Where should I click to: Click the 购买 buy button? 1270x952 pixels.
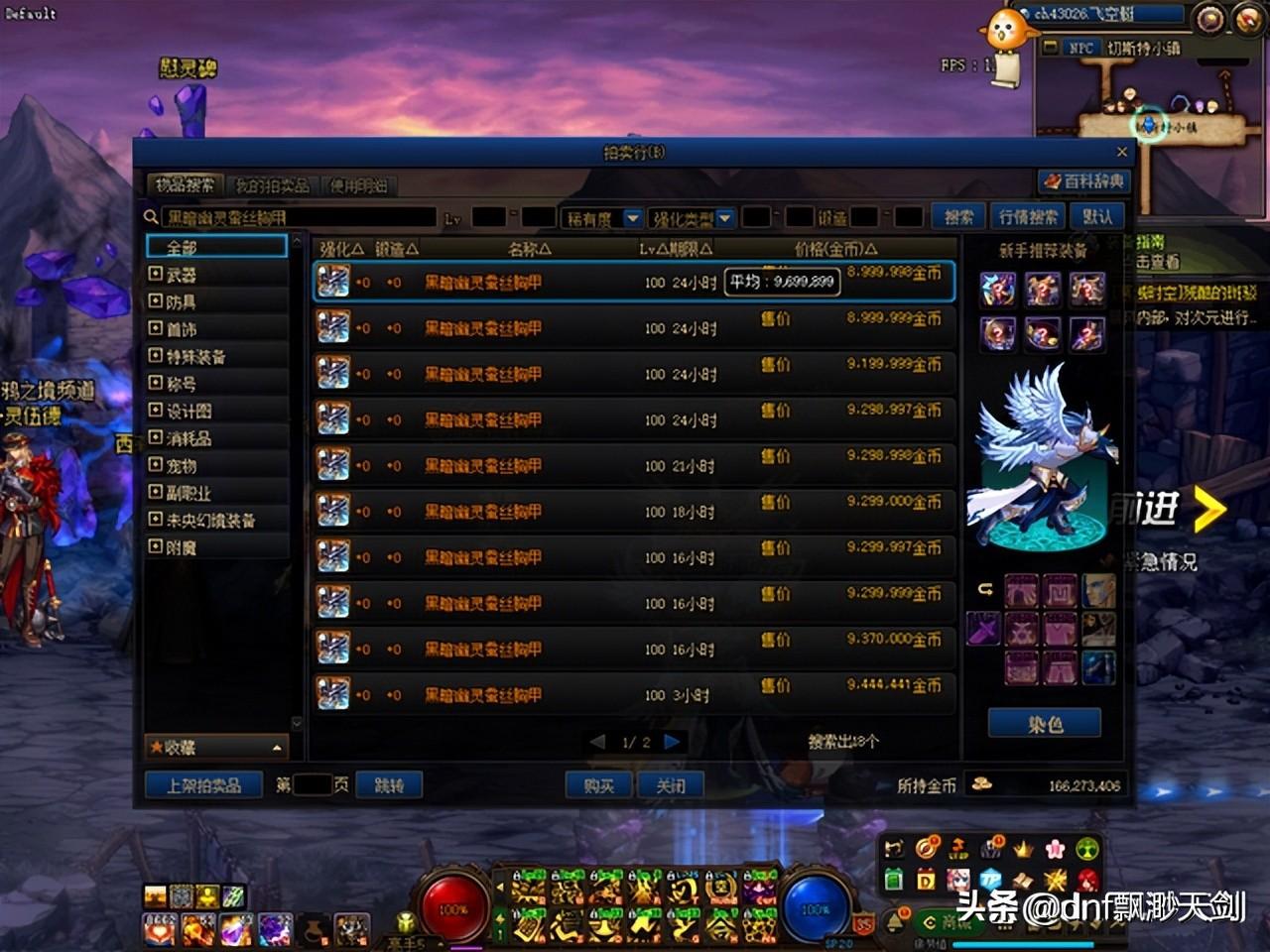[x=598, y=785]
